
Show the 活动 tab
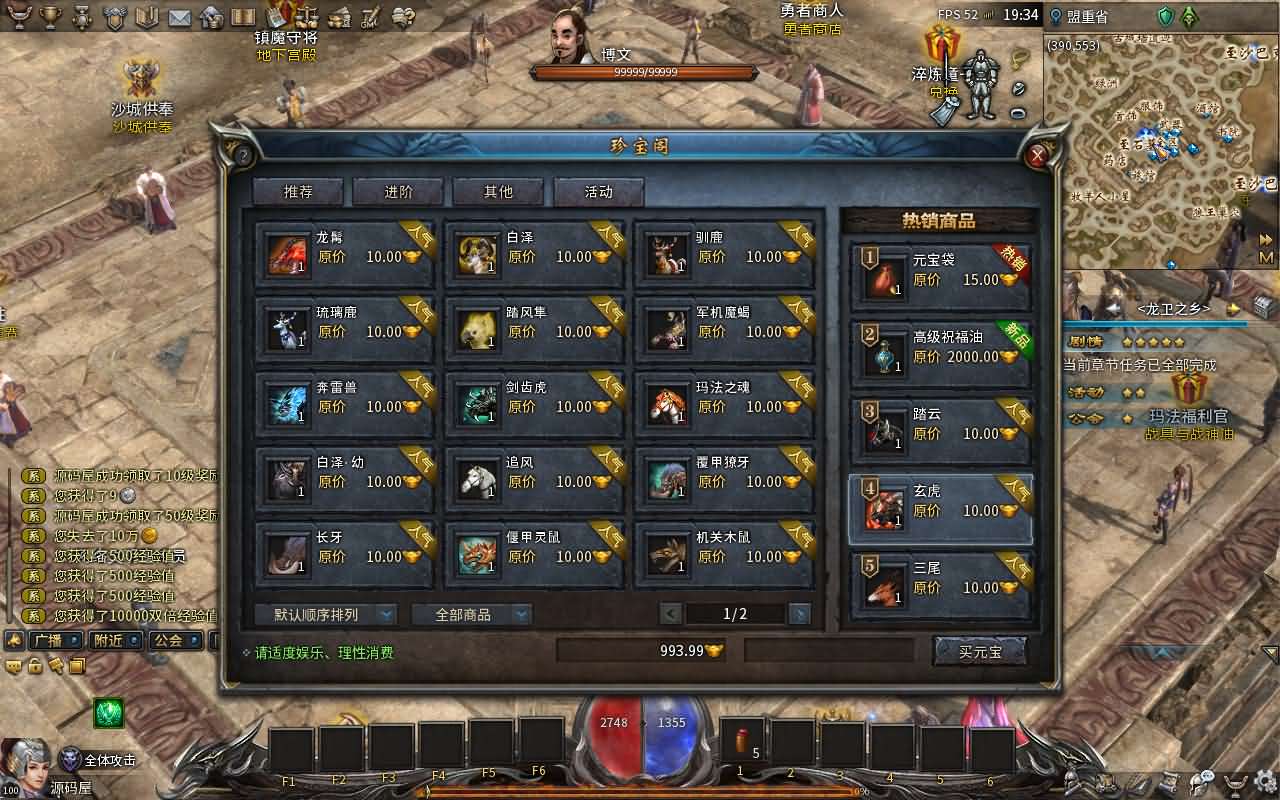(598, 192)
